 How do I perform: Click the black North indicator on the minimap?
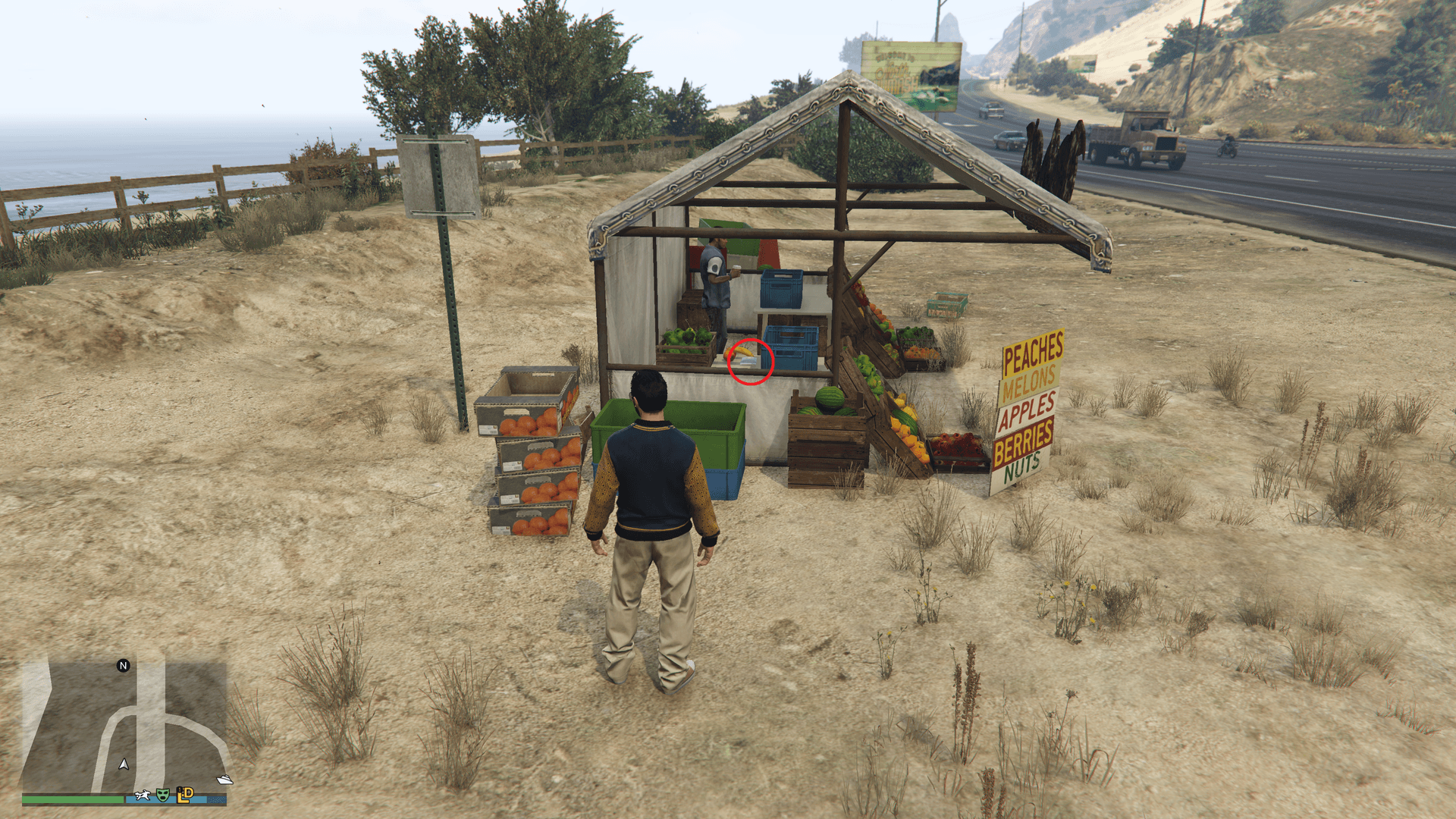coord(123,666)
